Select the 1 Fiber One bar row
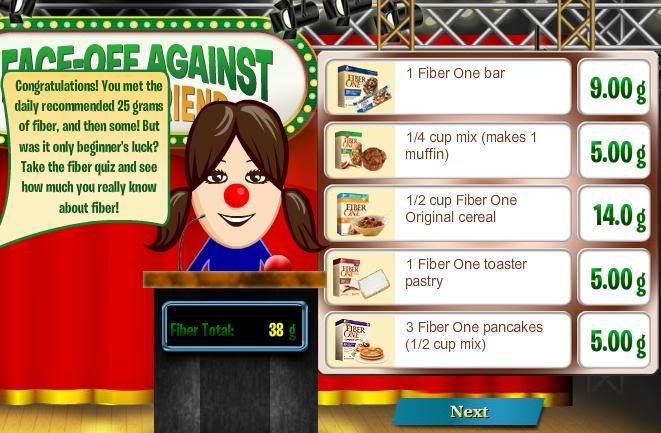661x433 pixels. (x=447, y=87)
